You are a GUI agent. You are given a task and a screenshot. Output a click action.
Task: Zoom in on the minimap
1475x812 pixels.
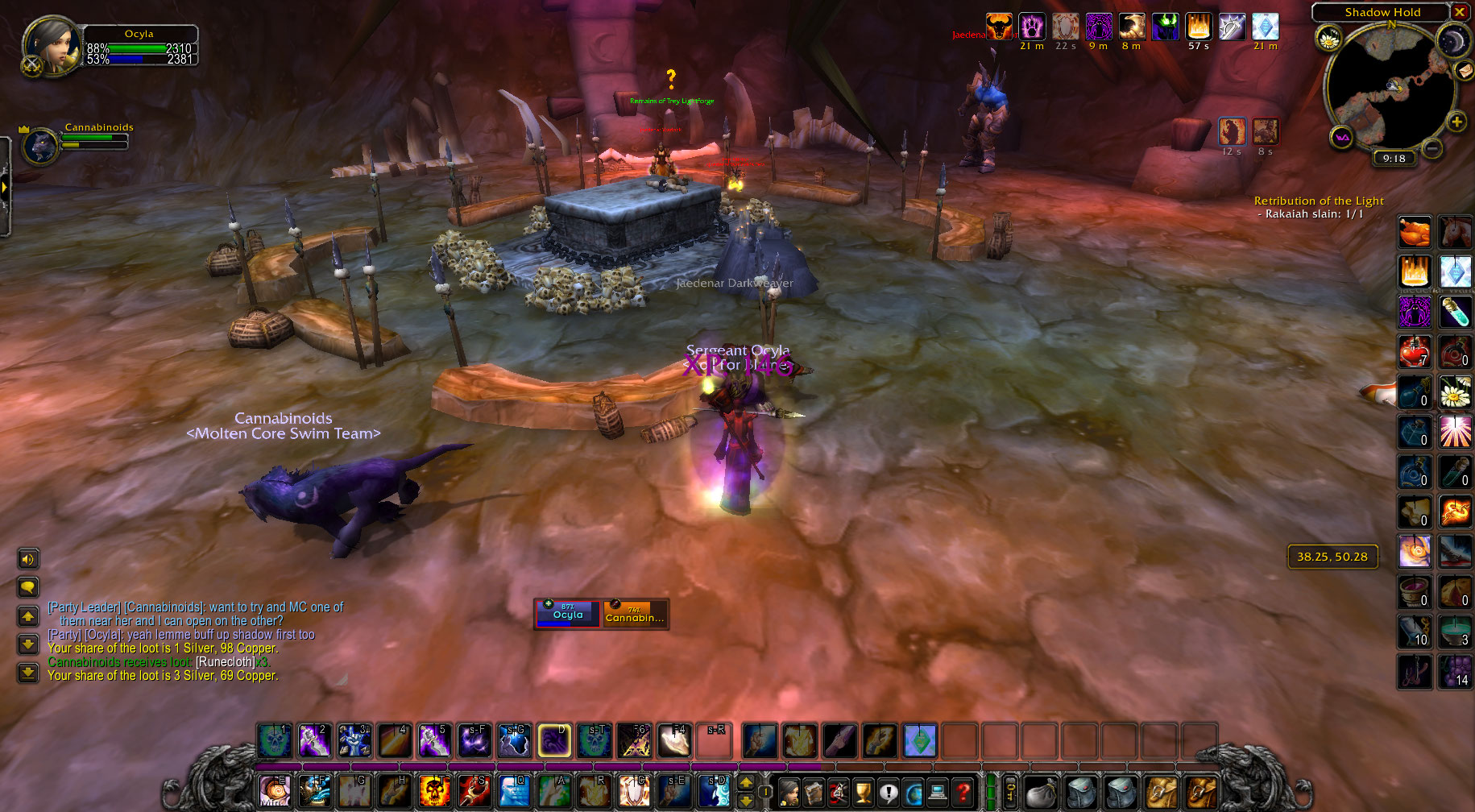pos(1456,122)
